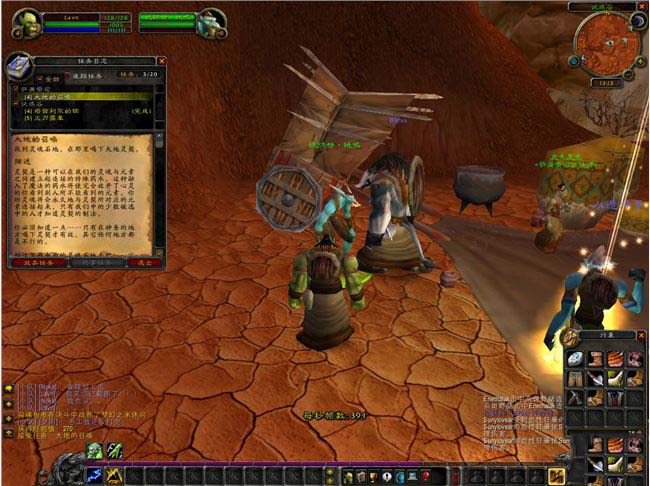Close the quest log window
Screen dimensions: 650x486
click(x=162, y=61)
